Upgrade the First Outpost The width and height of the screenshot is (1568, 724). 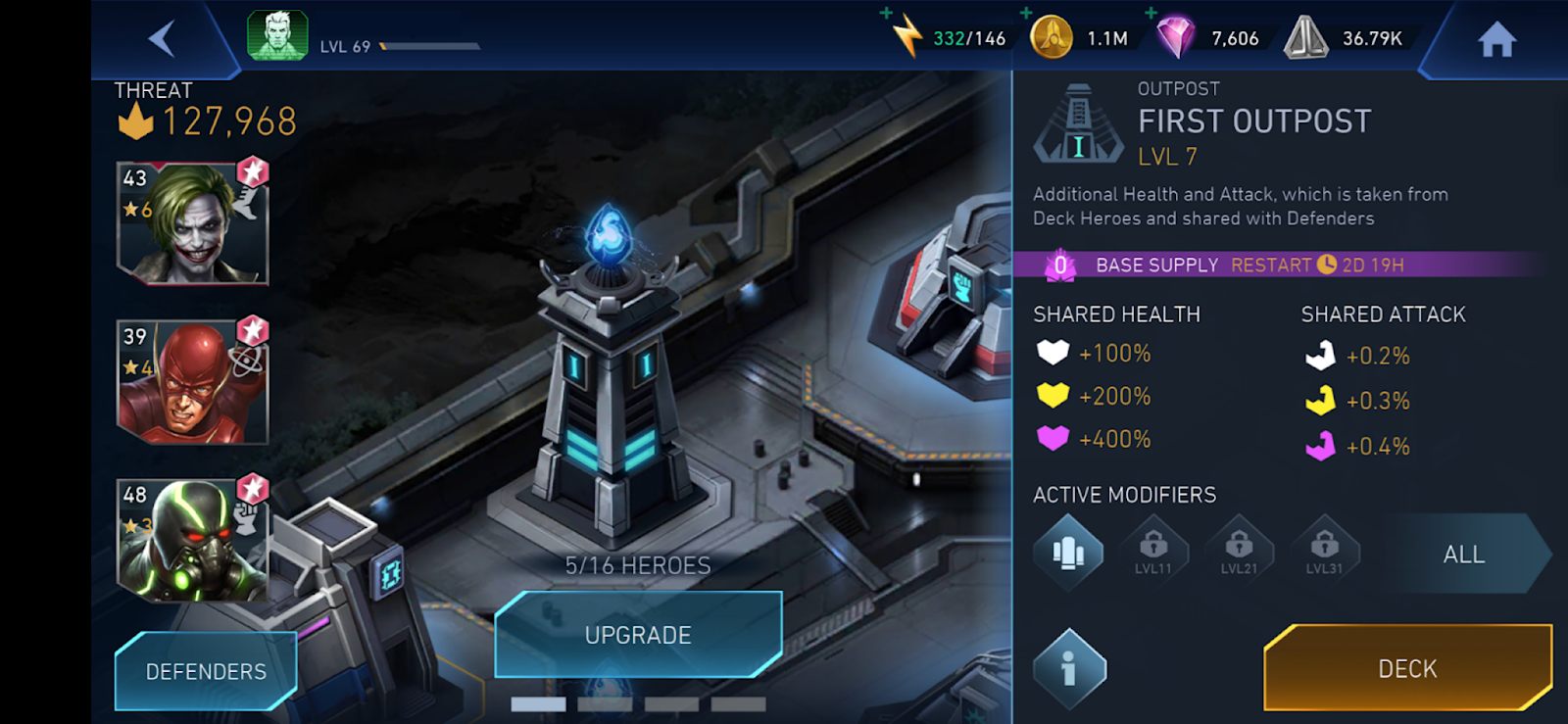(x=638, y=635)
